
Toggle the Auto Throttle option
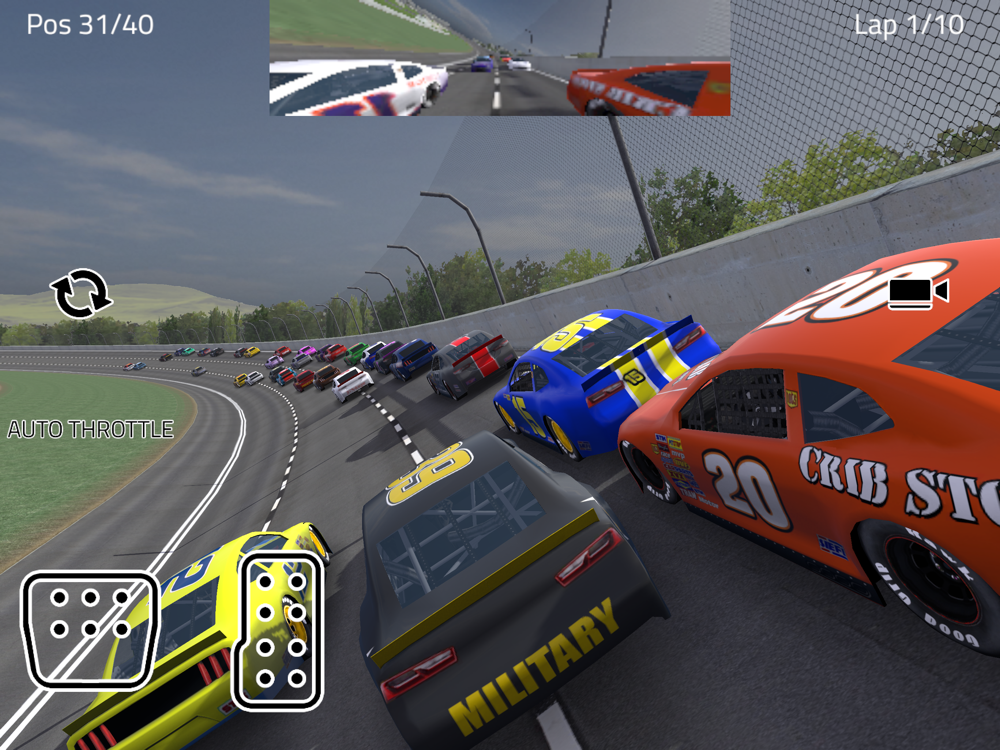(x=91, y=430)
